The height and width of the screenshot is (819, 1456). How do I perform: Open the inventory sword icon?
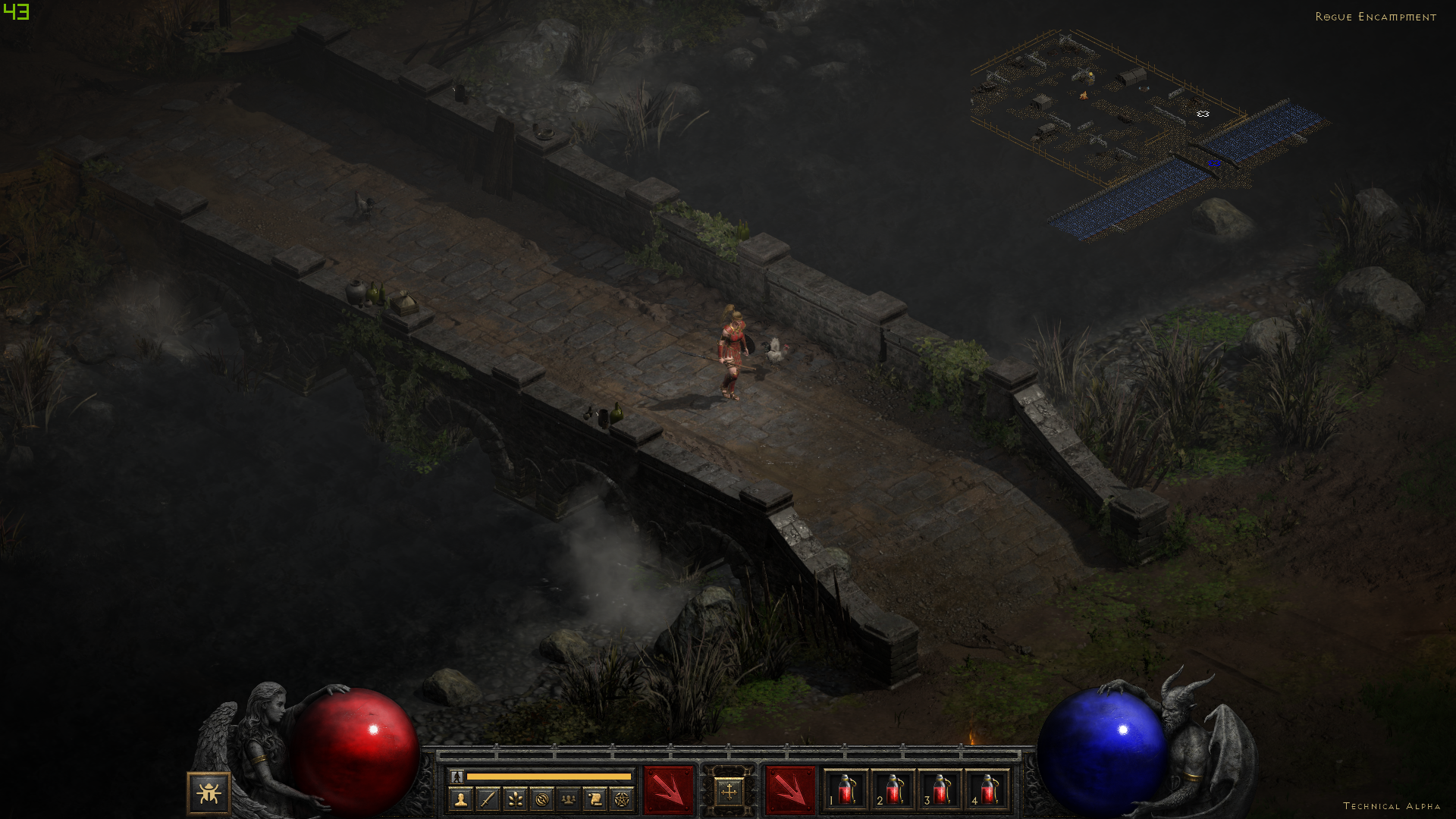[488, 799]
